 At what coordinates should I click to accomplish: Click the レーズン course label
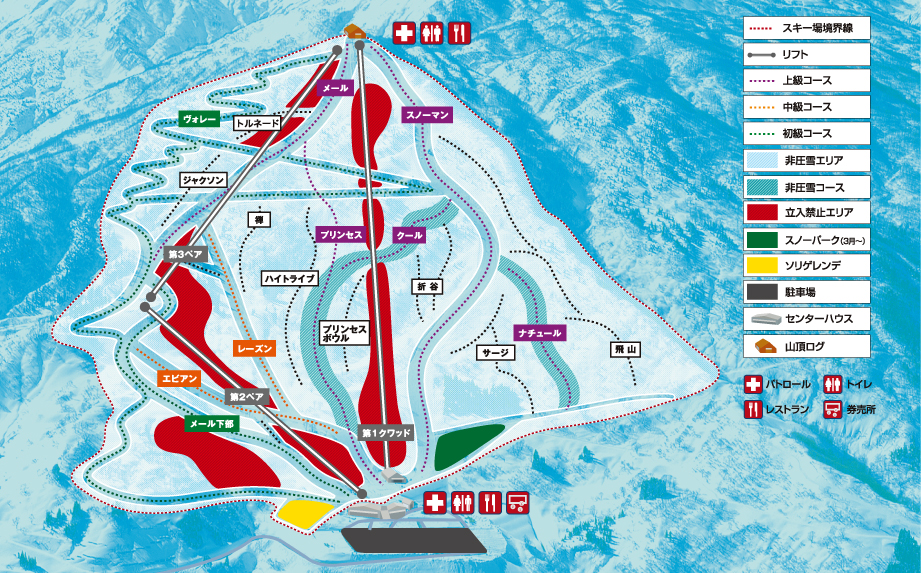(255, 348)
